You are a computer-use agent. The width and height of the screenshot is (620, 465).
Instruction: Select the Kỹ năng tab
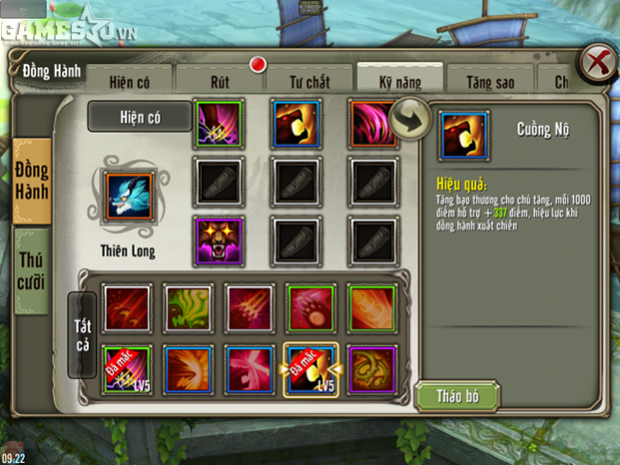pos(399,80)
